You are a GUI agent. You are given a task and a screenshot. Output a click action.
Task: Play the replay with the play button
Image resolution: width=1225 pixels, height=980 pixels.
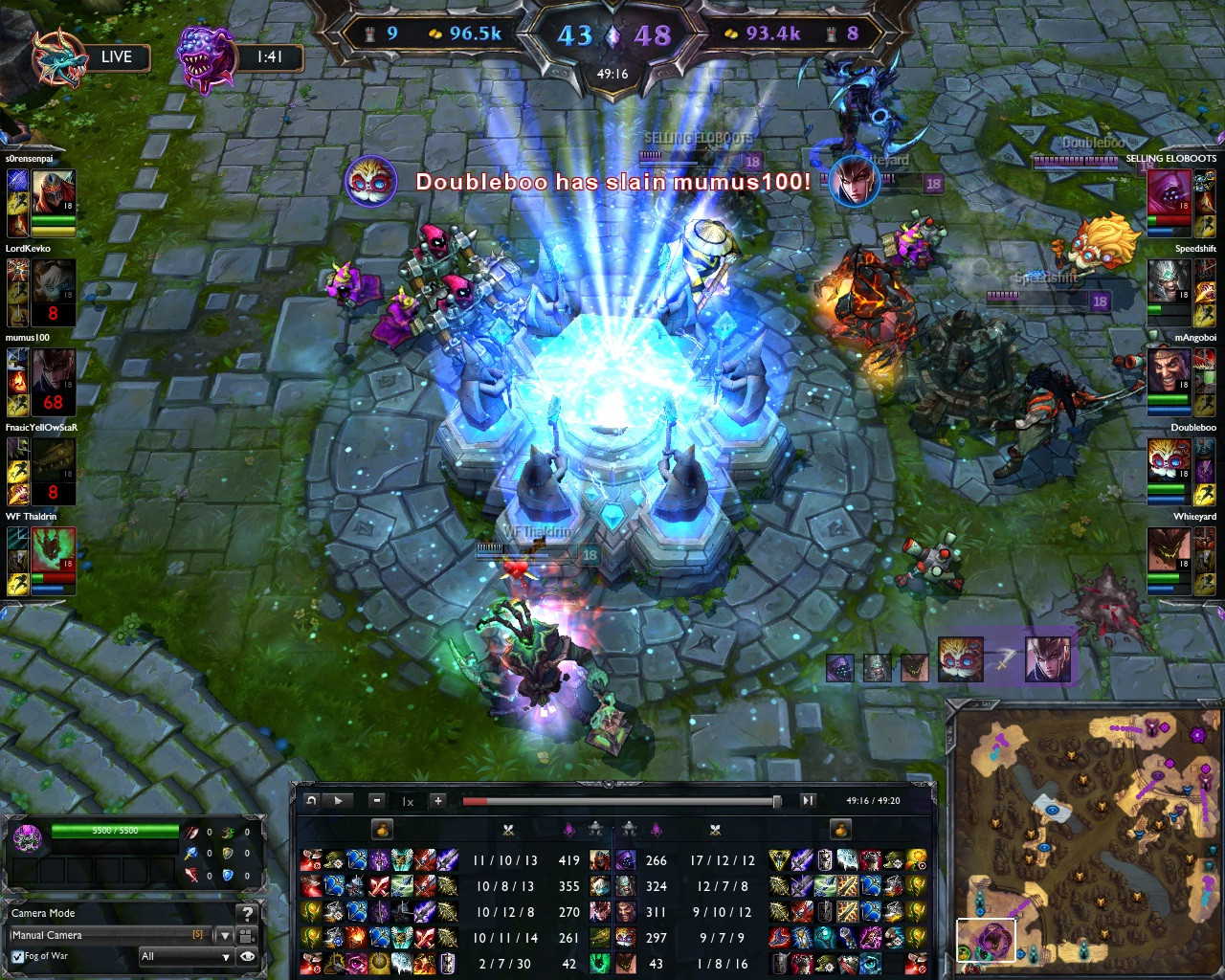(338, 801)
